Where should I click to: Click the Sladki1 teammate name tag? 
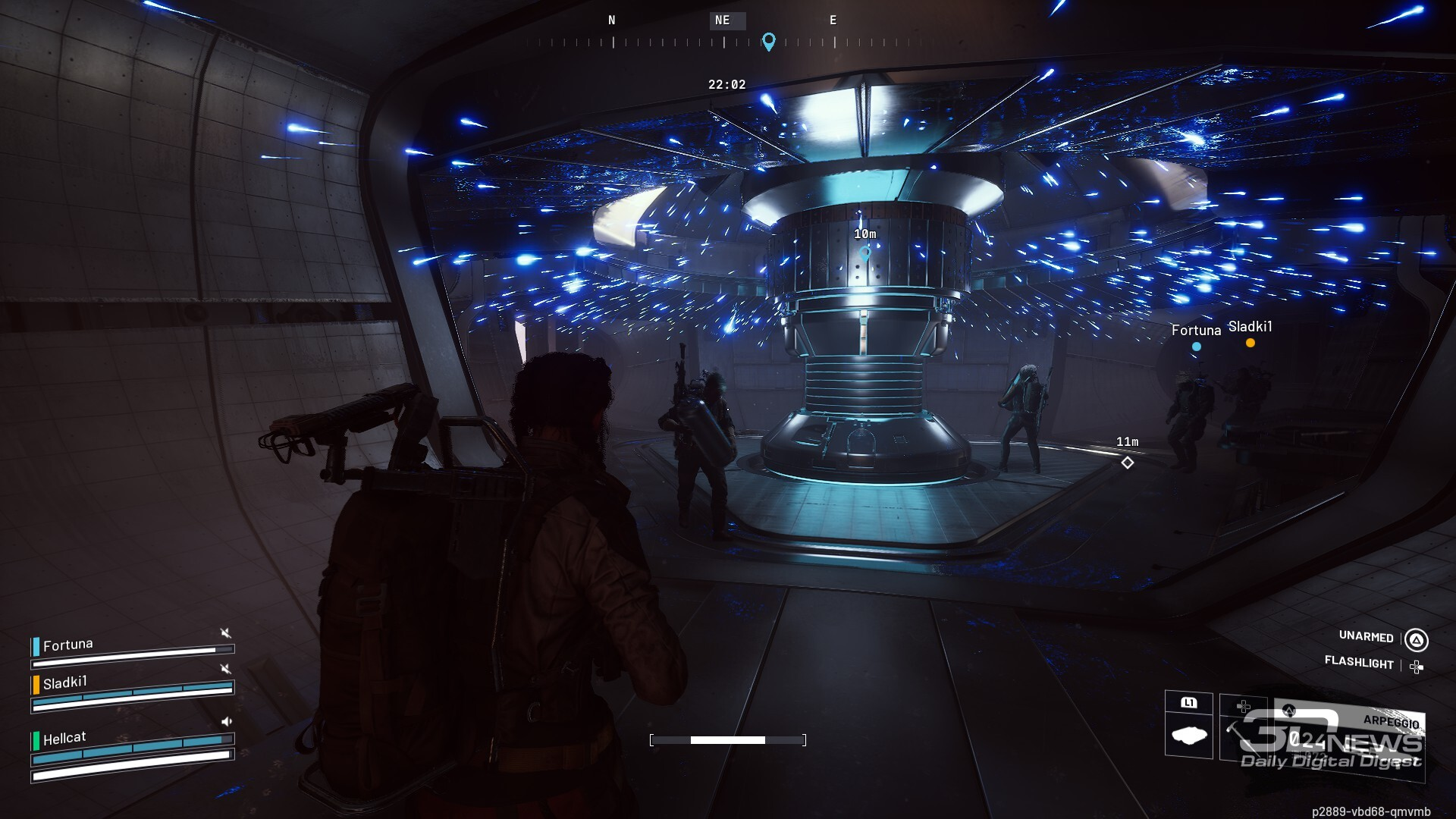point(1250,327)
